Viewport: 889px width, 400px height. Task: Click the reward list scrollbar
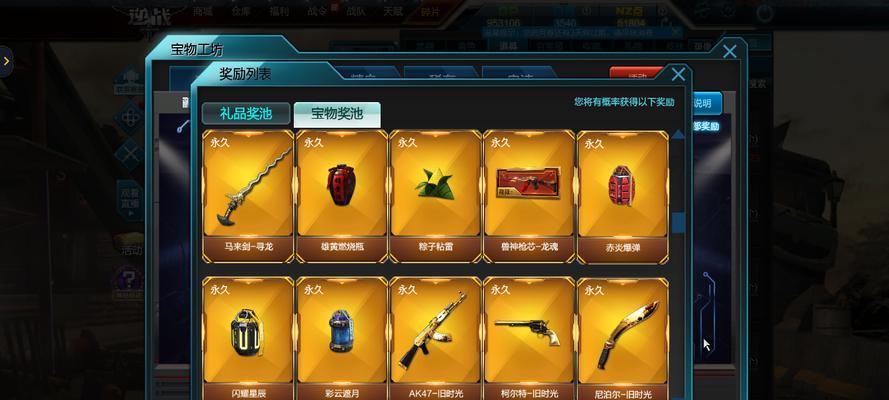(x=679, y=220)
